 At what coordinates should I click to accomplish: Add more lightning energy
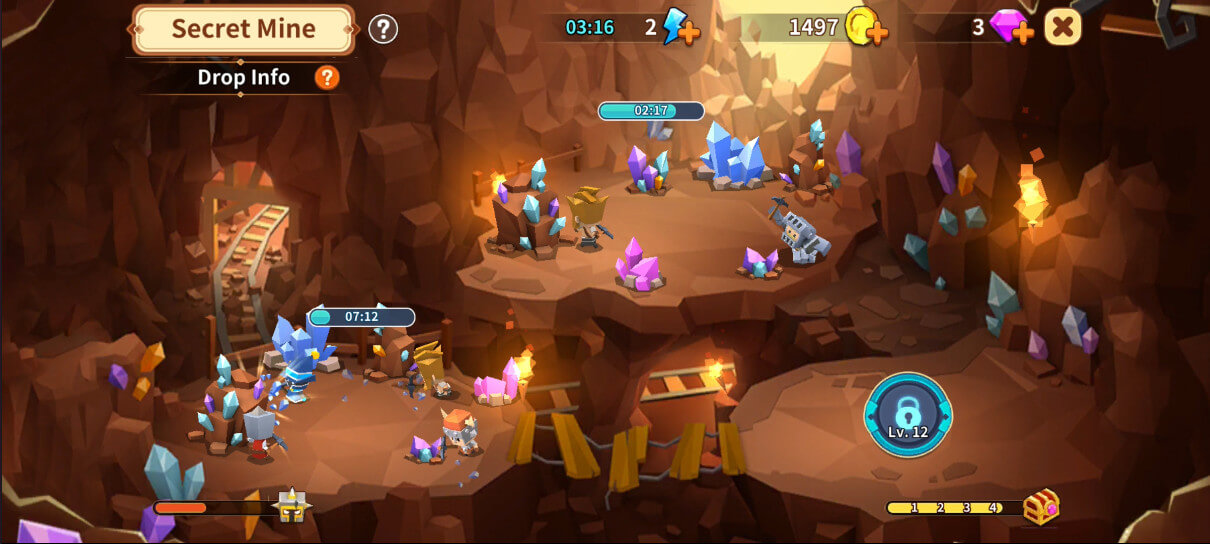coord(689,33)
